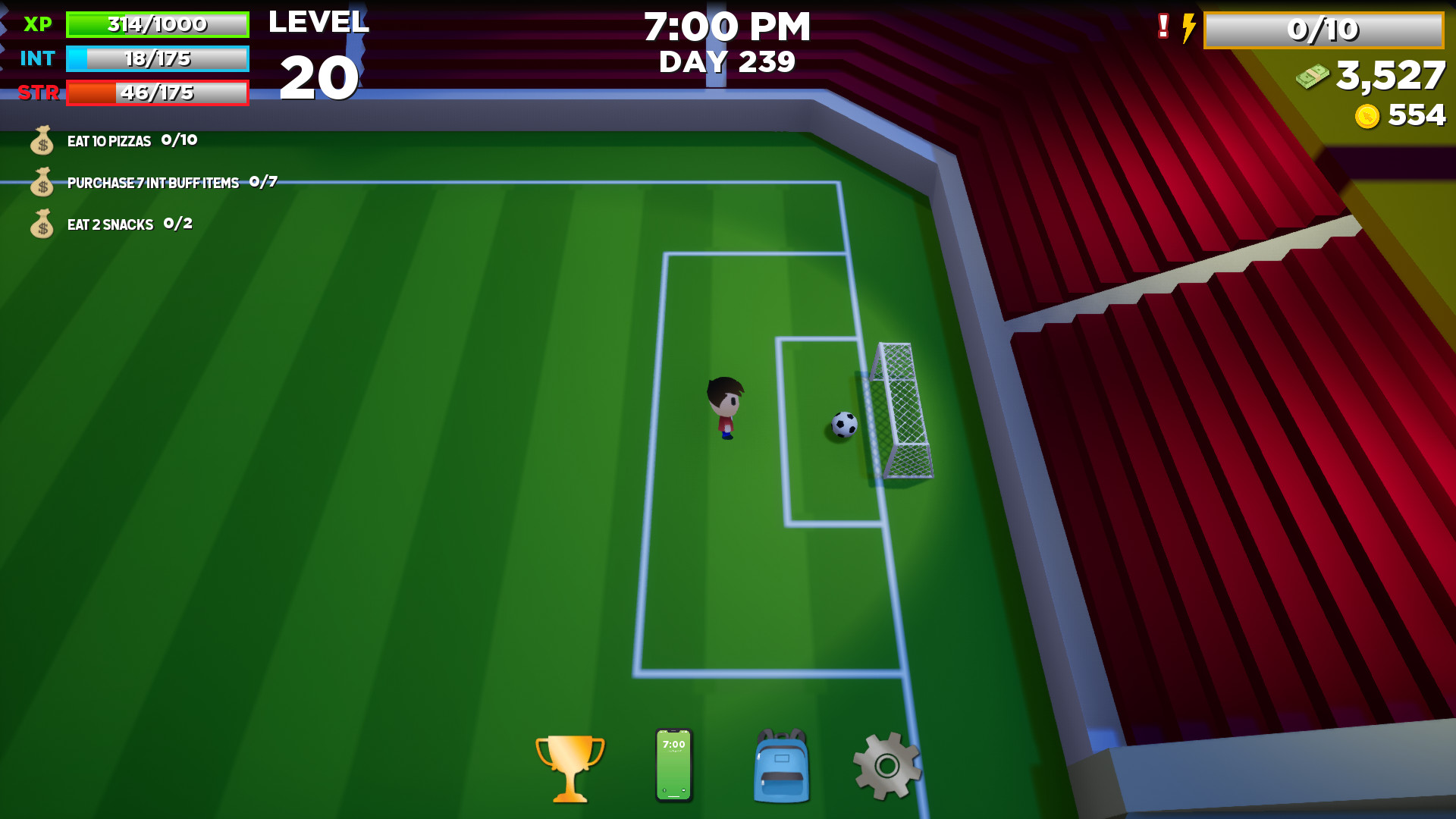Image resolution: width=1456 pixels, height=819 pixels.
Task: Click the cash money icon
Action: 1312,76
